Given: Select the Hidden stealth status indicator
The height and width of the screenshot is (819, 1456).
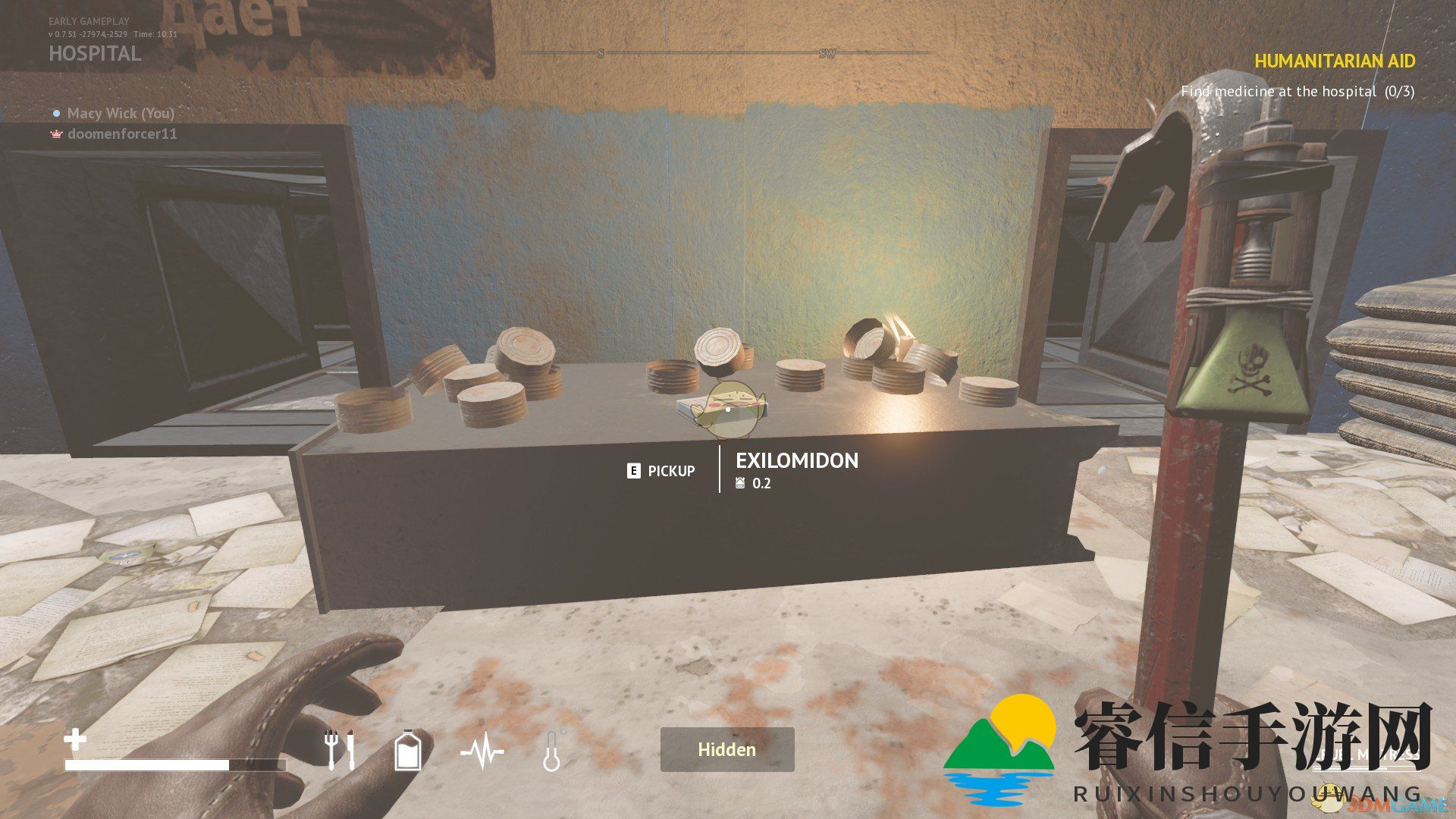Looking at the screenshot, I should point(726,749).
